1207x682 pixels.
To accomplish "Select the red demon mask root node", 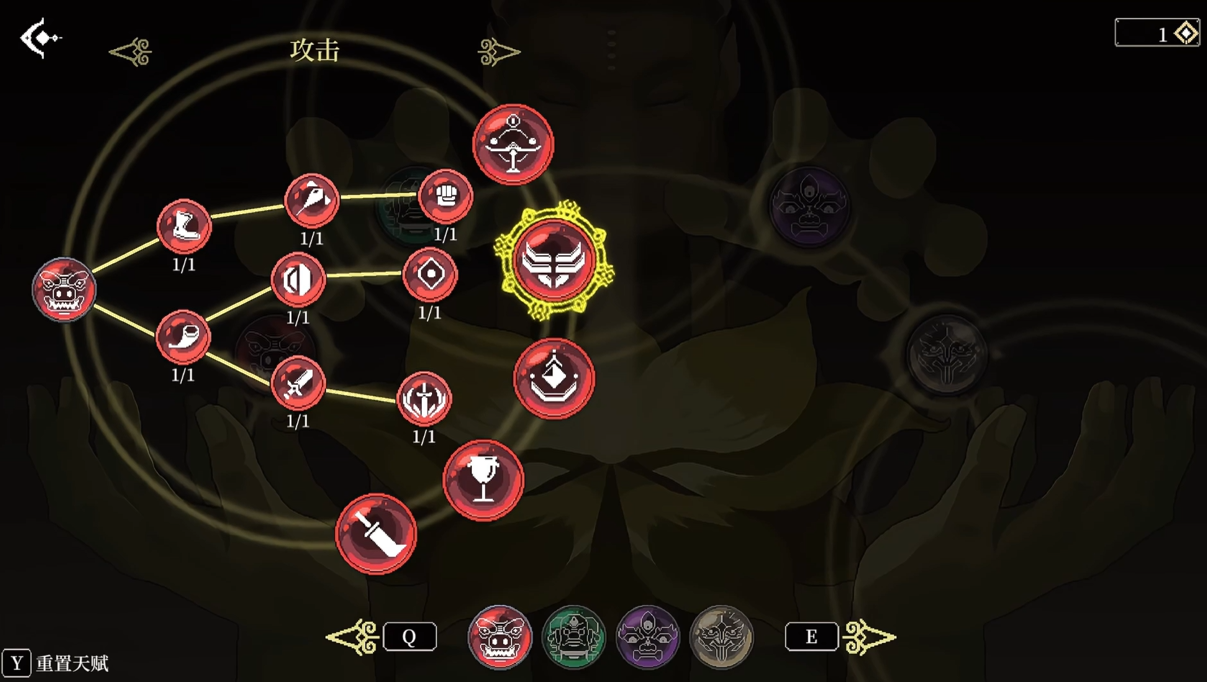I will pyautogui.click(x=64, y=290).
